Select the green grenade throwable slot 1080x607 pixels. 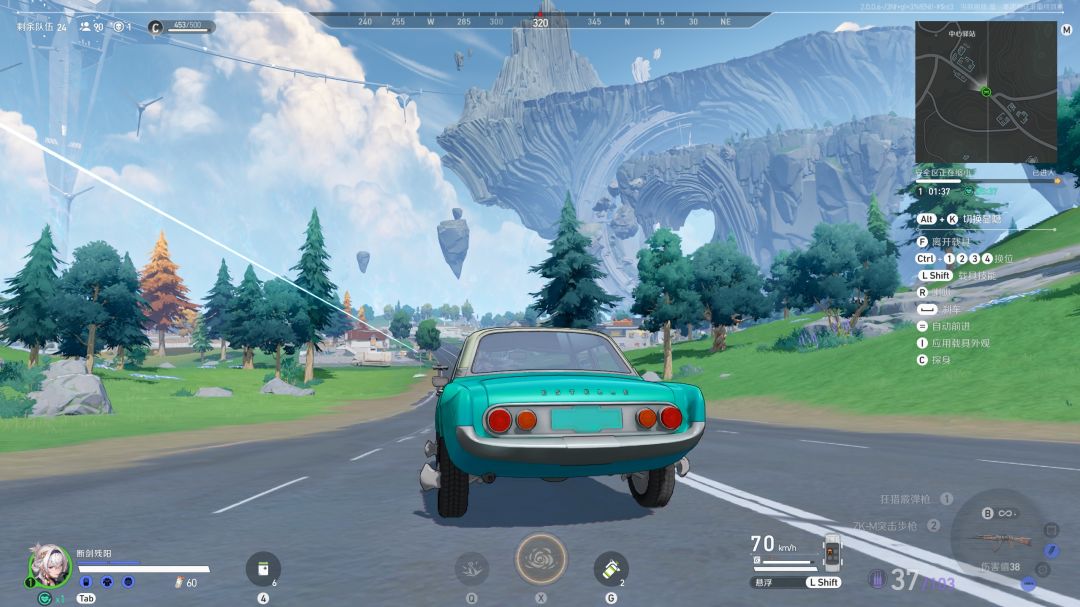coord(610,569)
